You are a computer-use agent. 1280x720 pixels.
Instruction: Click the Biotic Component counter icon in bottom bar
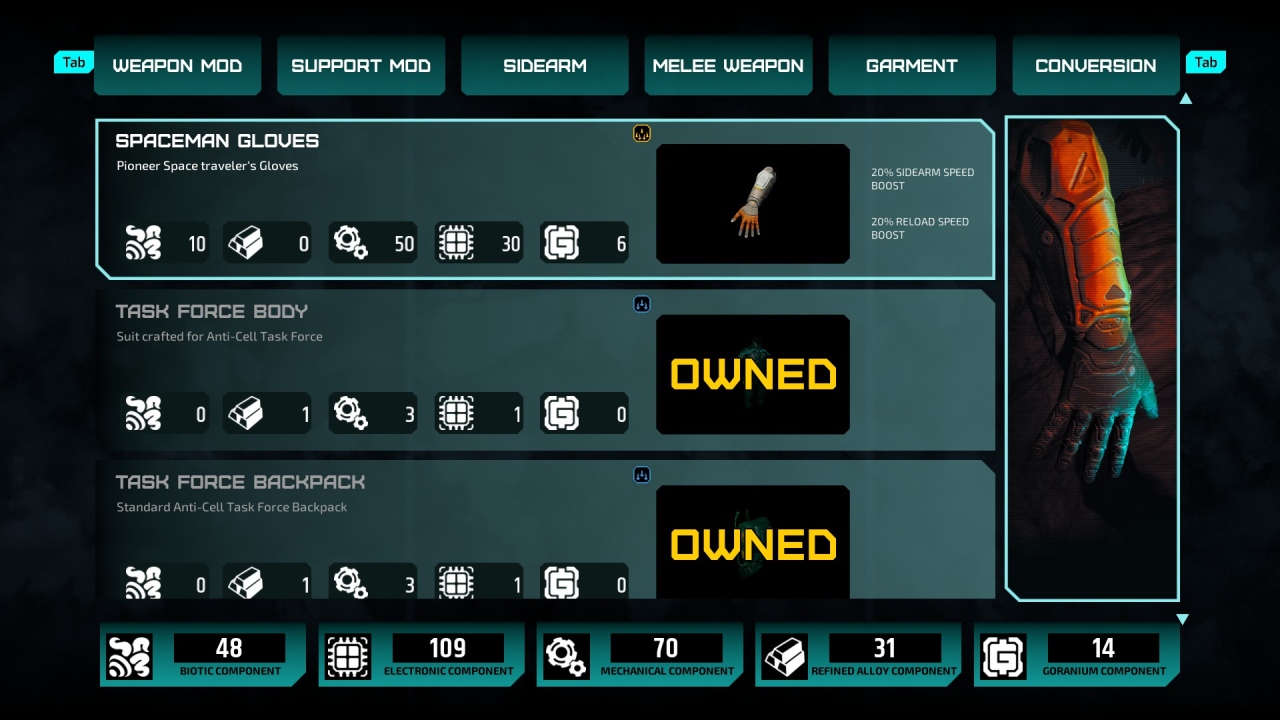pyautogui.click(x=130, y=655)
